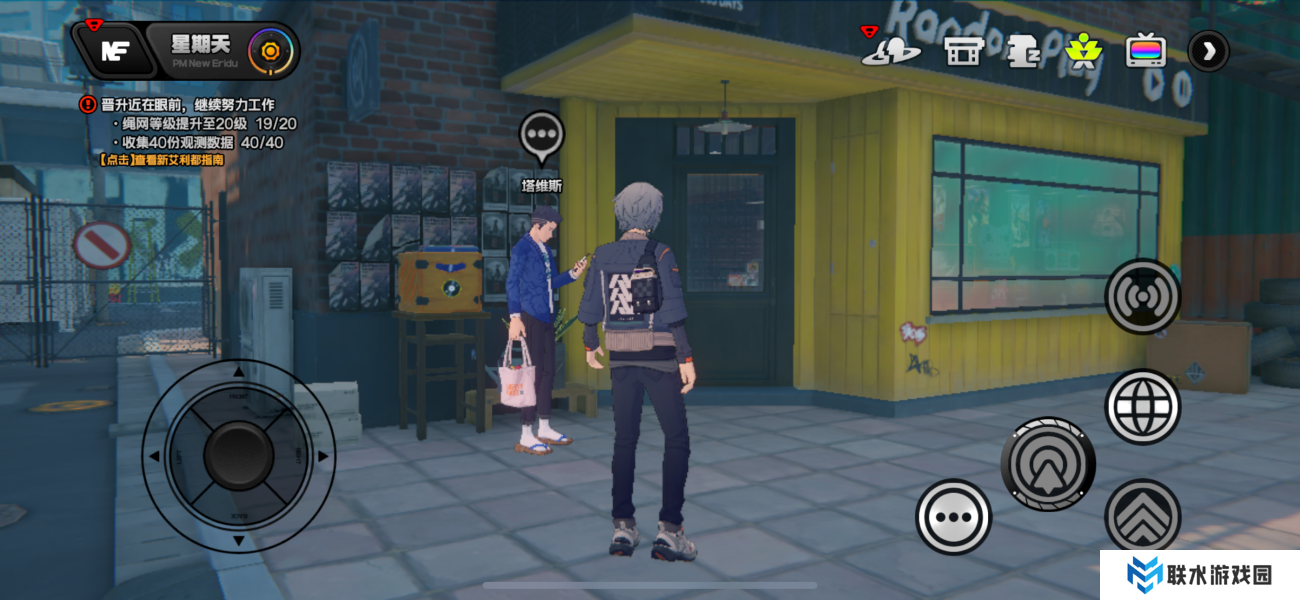Tap the large arrow-in-circle action button

click(x=1048, y=465)
